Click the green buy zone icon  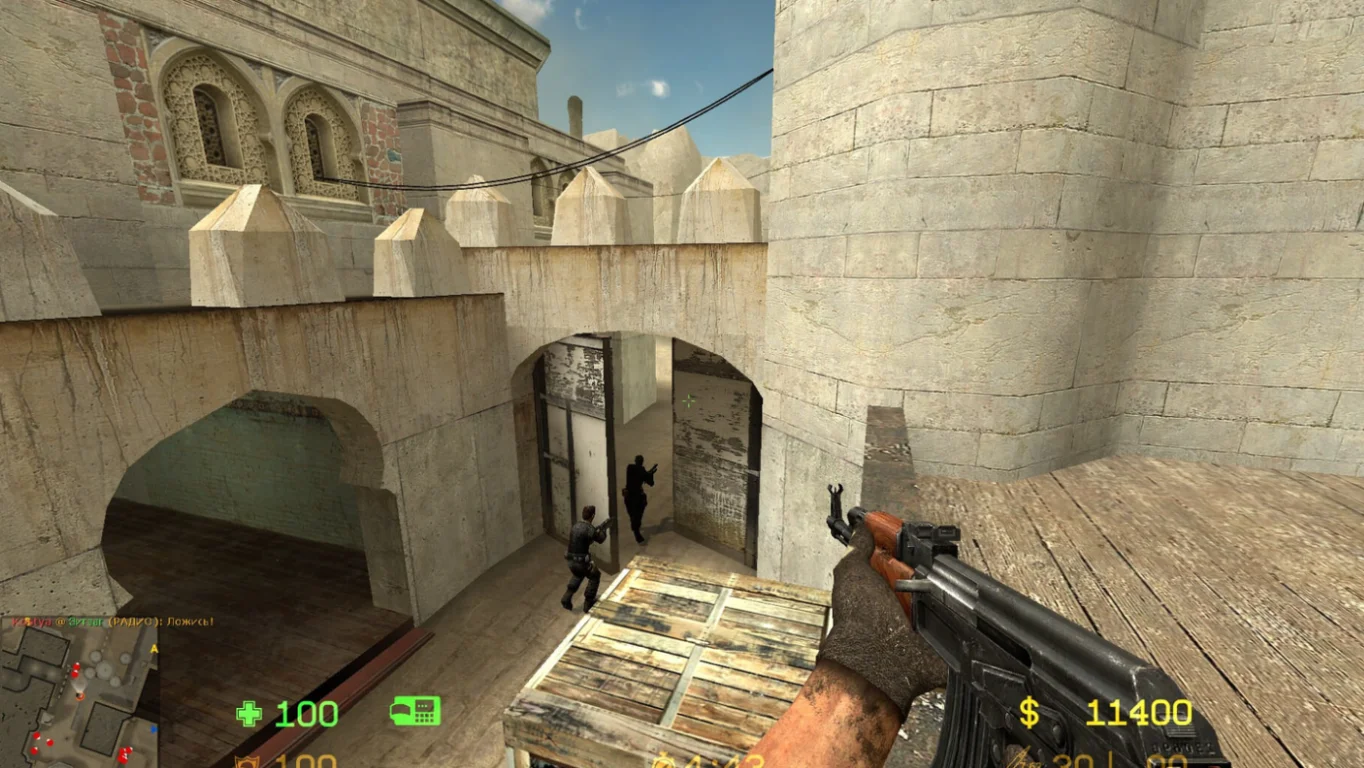tap(415, 711)
